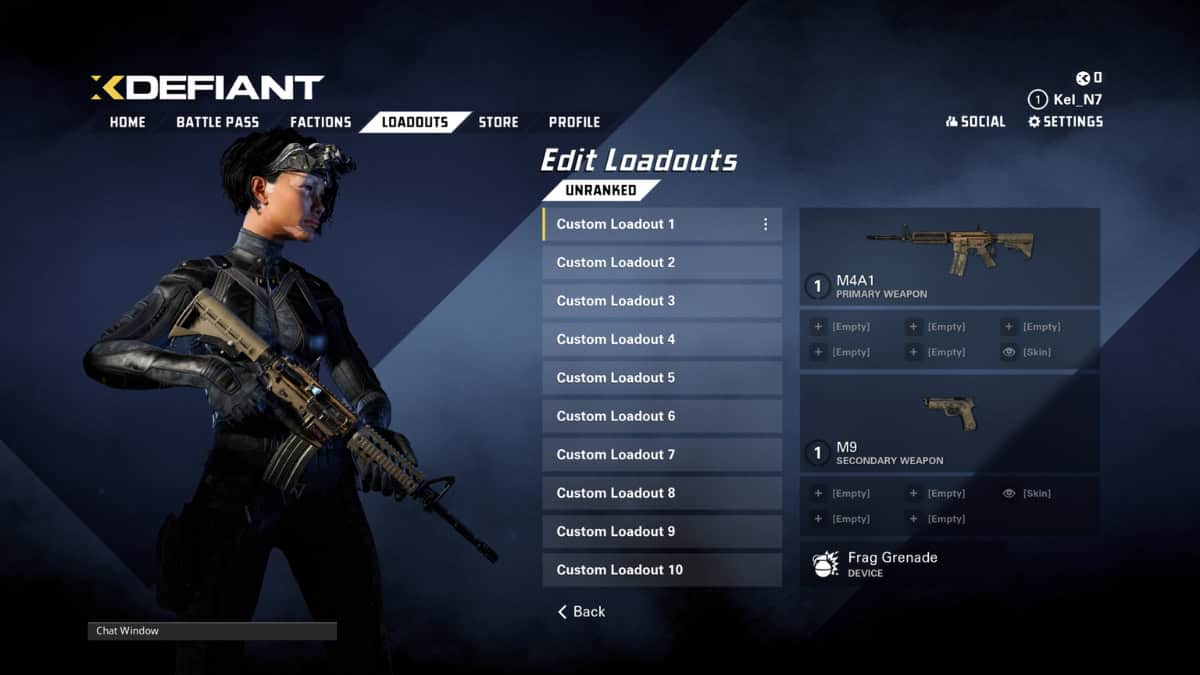The width and height of the screenshot is (1200, 675).
Task: Open the Home tab
Action: coord(127,122)
